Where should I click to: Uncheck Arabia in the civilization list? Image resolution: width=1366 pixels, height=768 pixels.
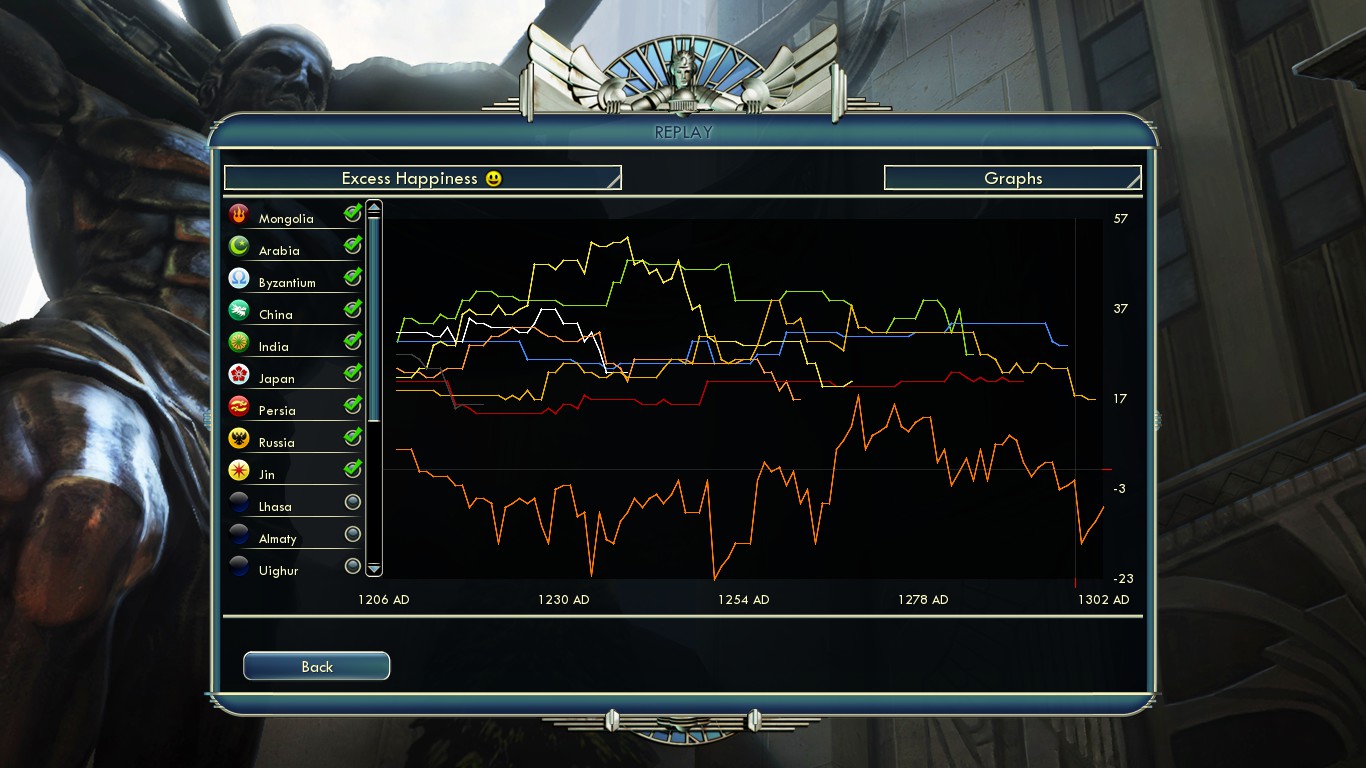pyautogui.click(x=352, y=245)
